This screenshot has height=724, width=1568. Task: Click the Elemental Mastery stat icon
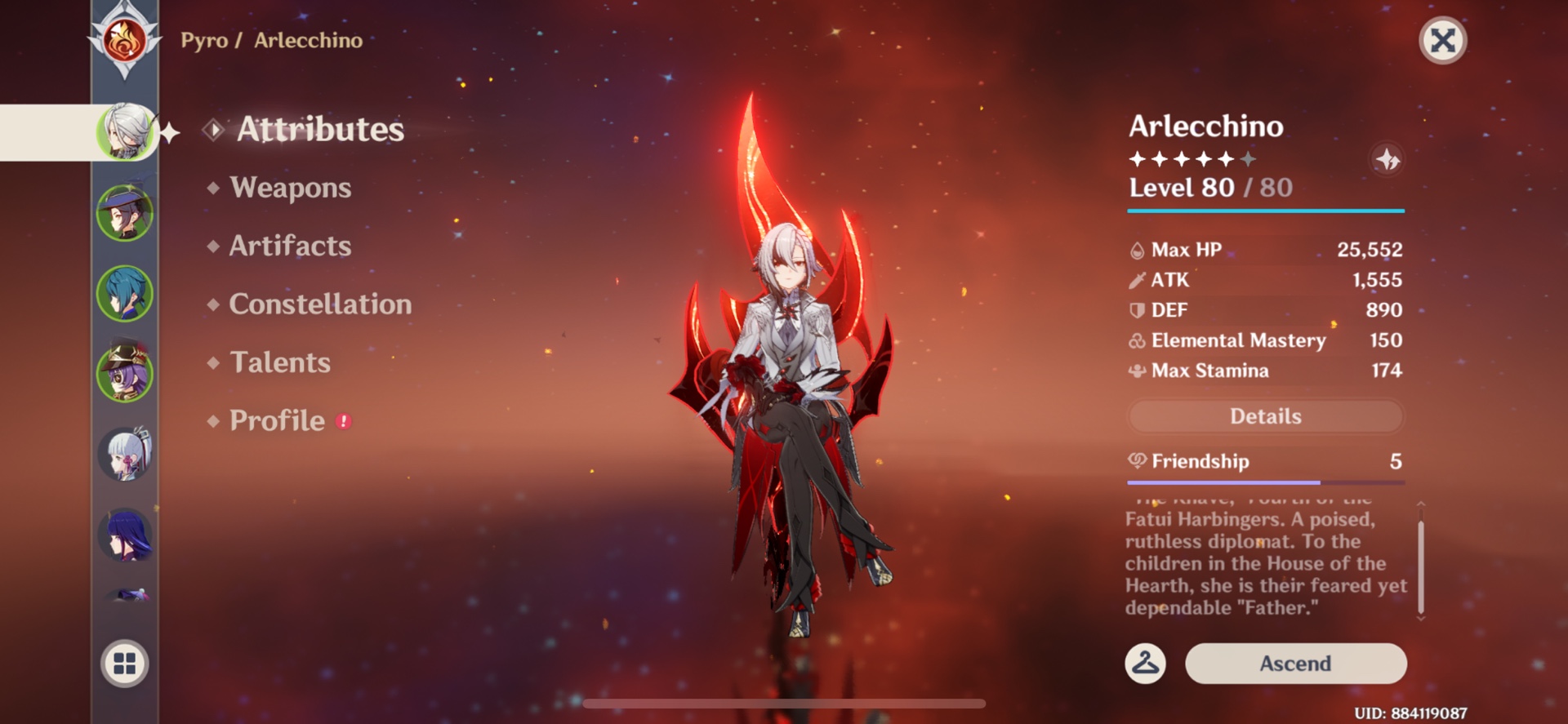[x=1136, y=340]
